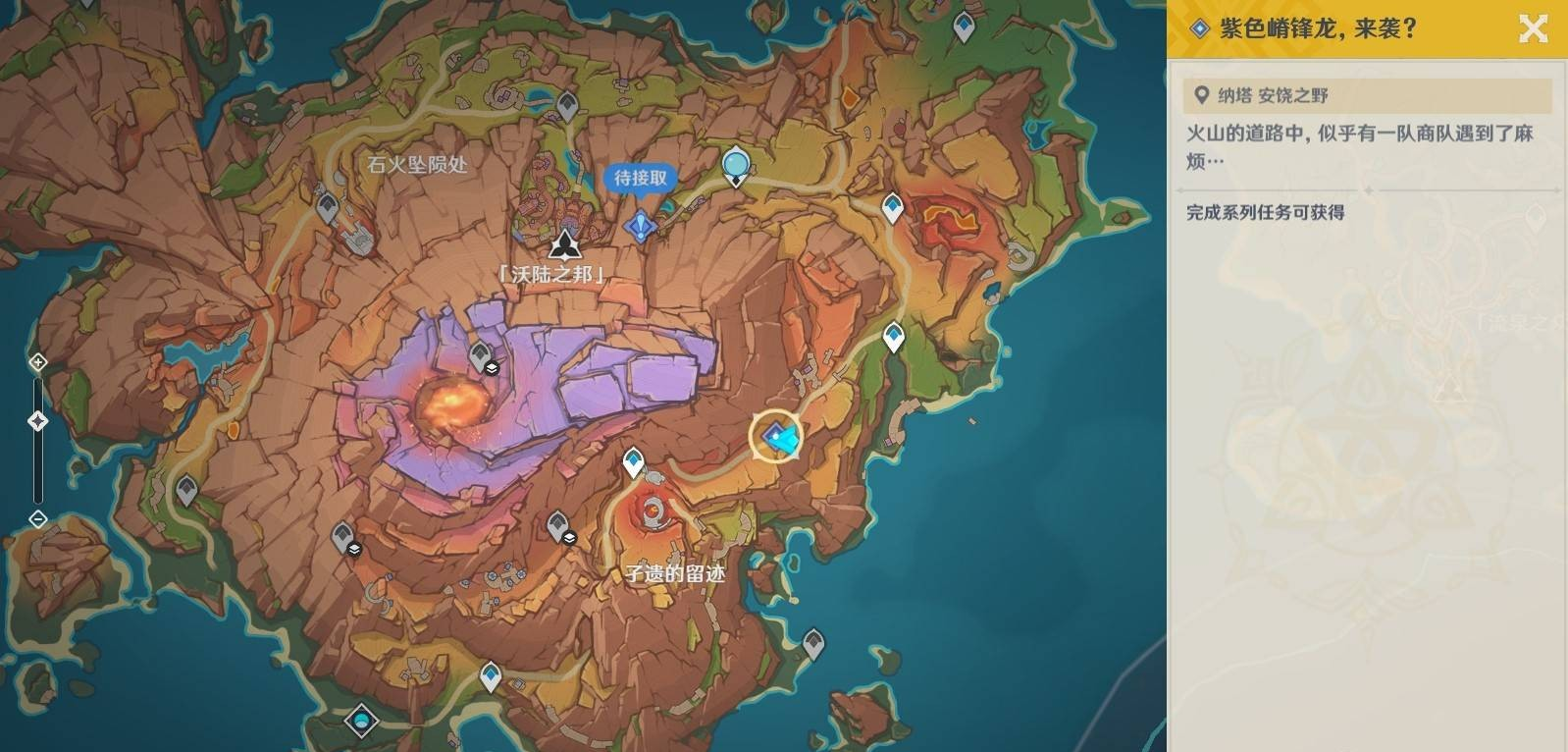Click the zoom-in plus icon on the map
The width and height of the screenshot is (1568, 752).
click(x=36, y=362)
